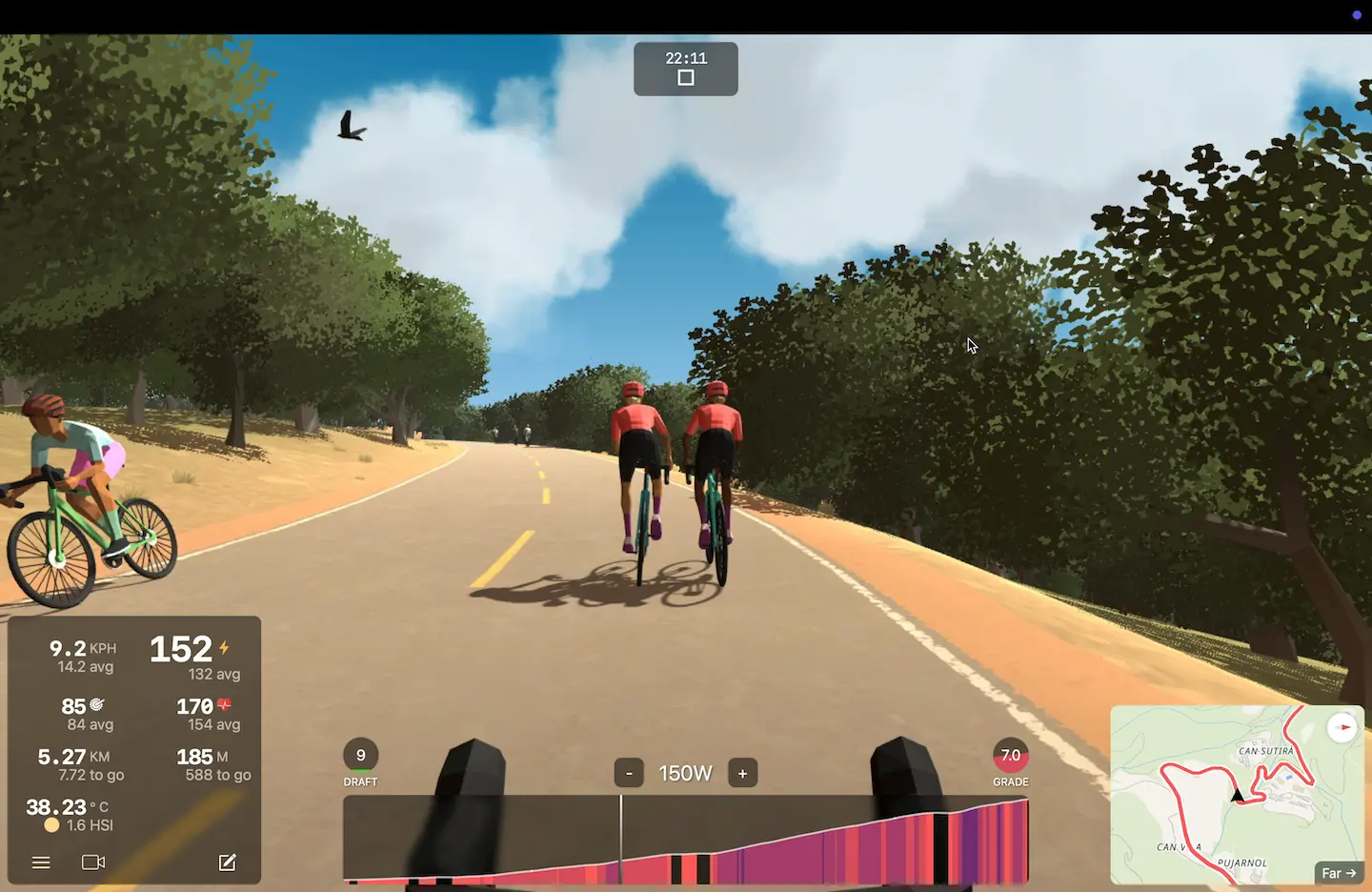Viewport: 1372px width, 892px height.
Task: Stop the ride with the square button
Action: coord(686,78)
